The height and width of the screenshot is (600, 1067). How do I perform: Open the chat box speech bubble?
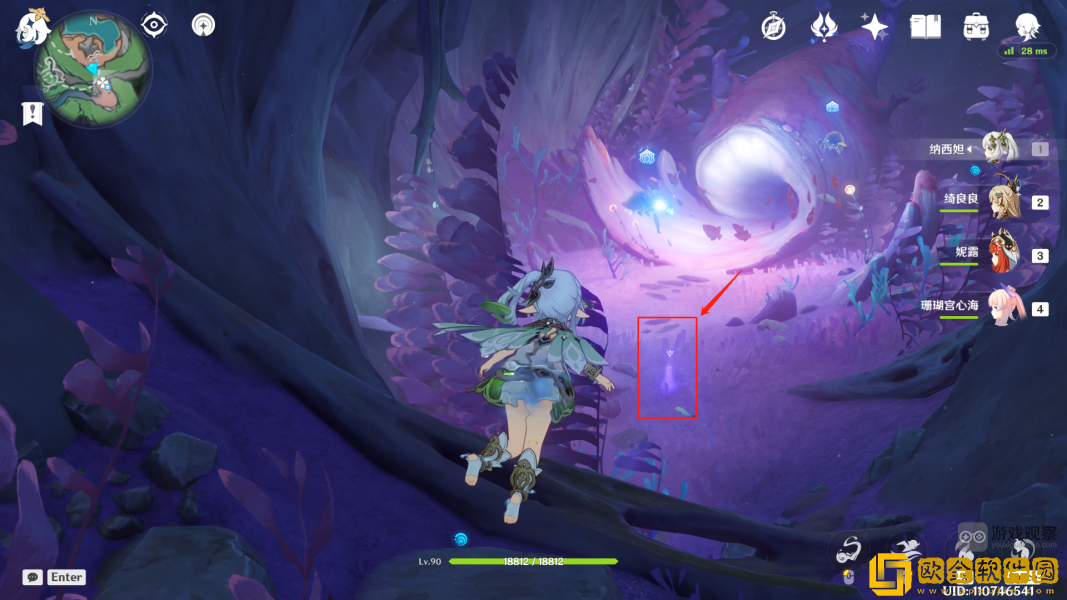[33, 577]
